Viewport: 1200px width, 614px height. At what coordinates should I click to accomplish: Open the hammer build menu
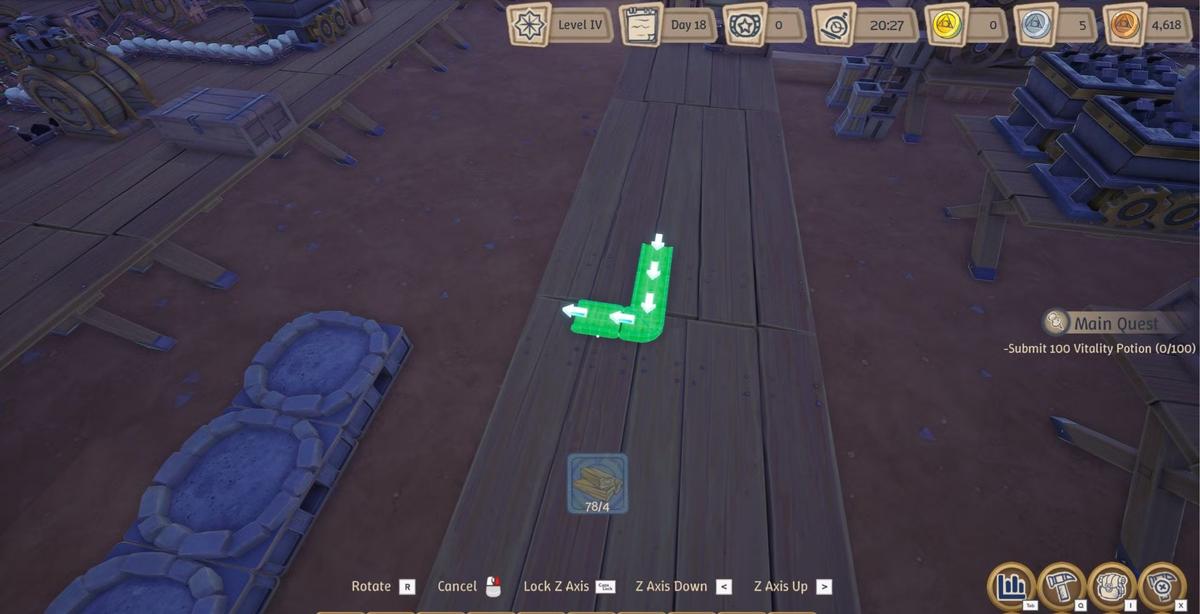(x=1062, y=585)
